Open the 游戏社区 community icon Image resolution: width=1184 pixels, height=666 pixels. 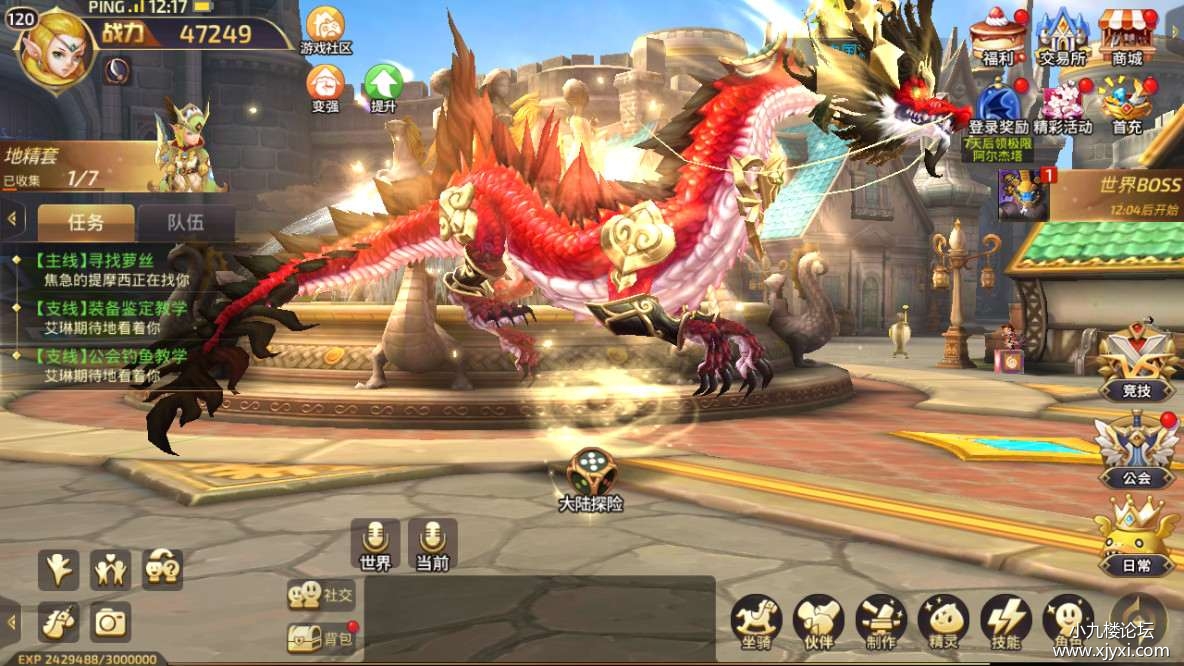pyautogui.click(x=325, y=28)
